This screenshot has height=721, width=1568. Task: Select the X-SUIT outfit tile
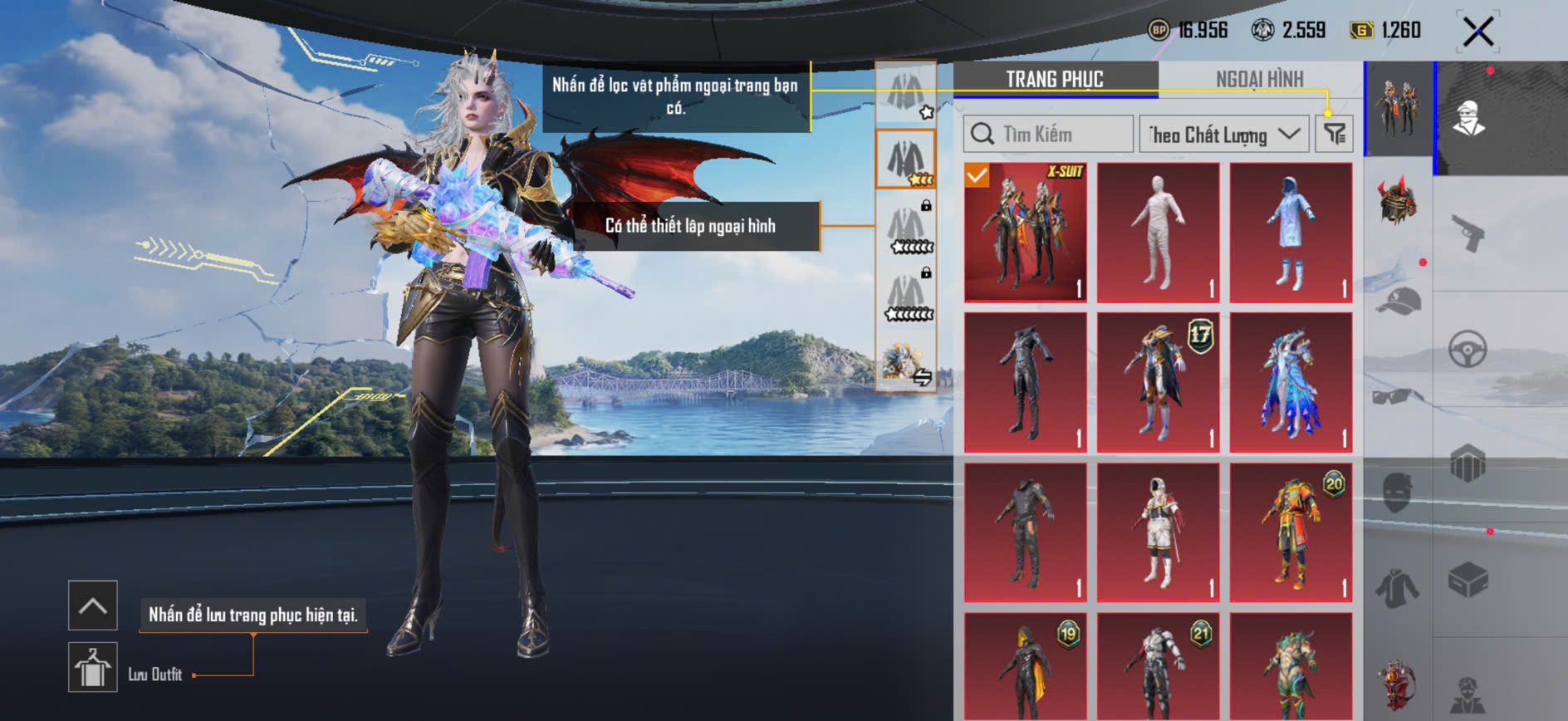[x=1026, y=232]
